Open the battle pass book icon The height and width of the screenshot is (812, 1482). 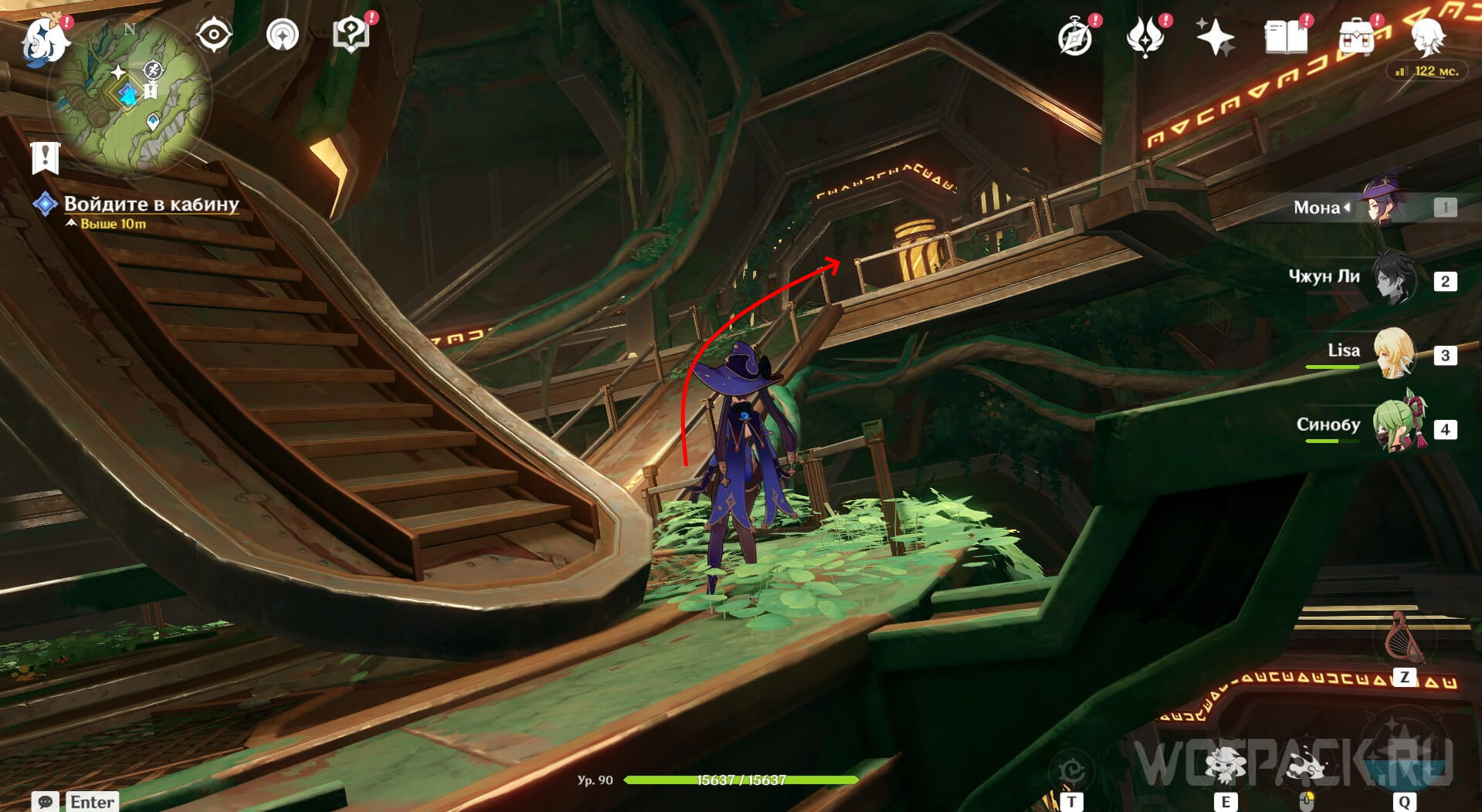(1286, 37)
